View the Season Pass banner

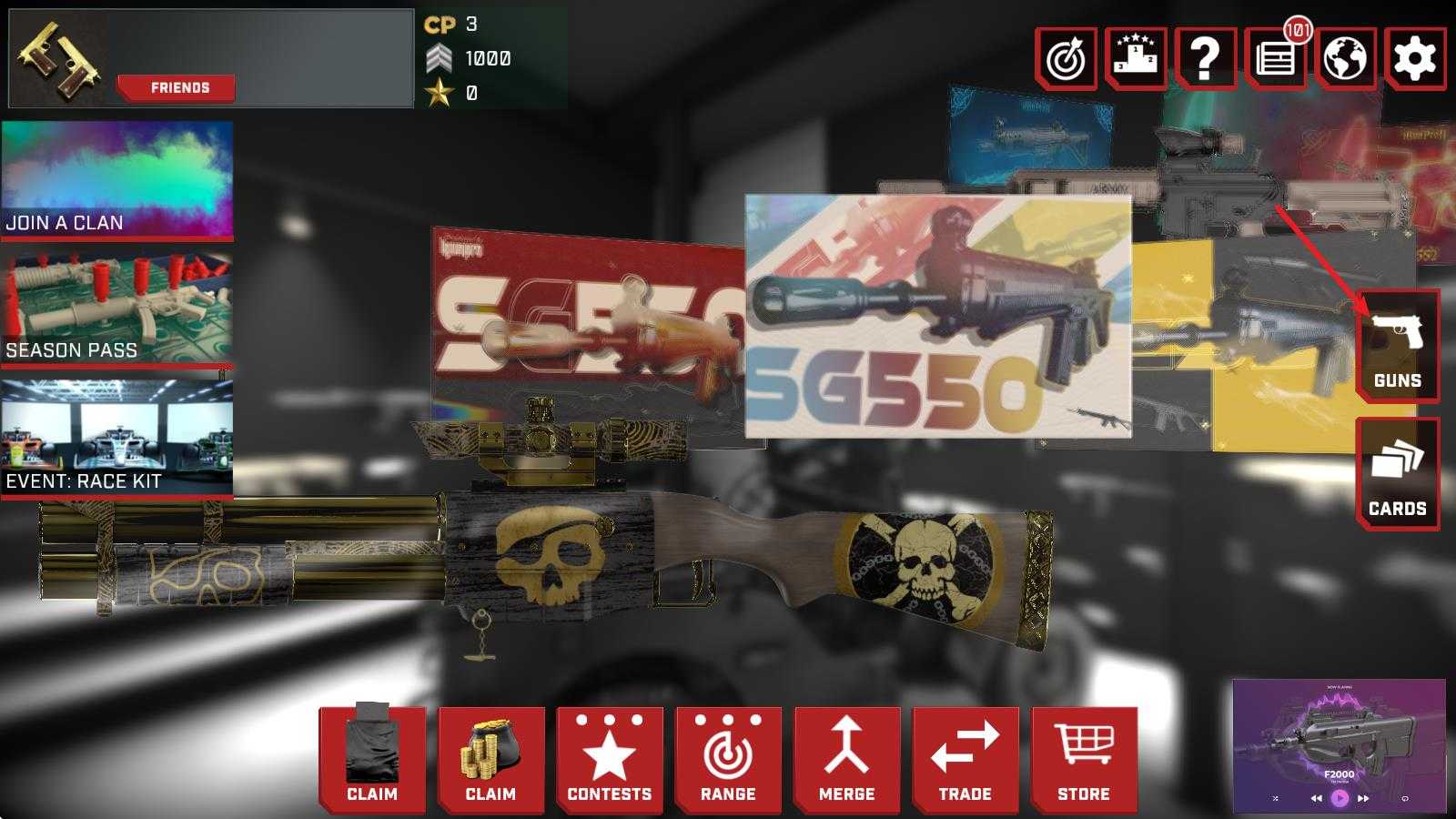point(116,309)
